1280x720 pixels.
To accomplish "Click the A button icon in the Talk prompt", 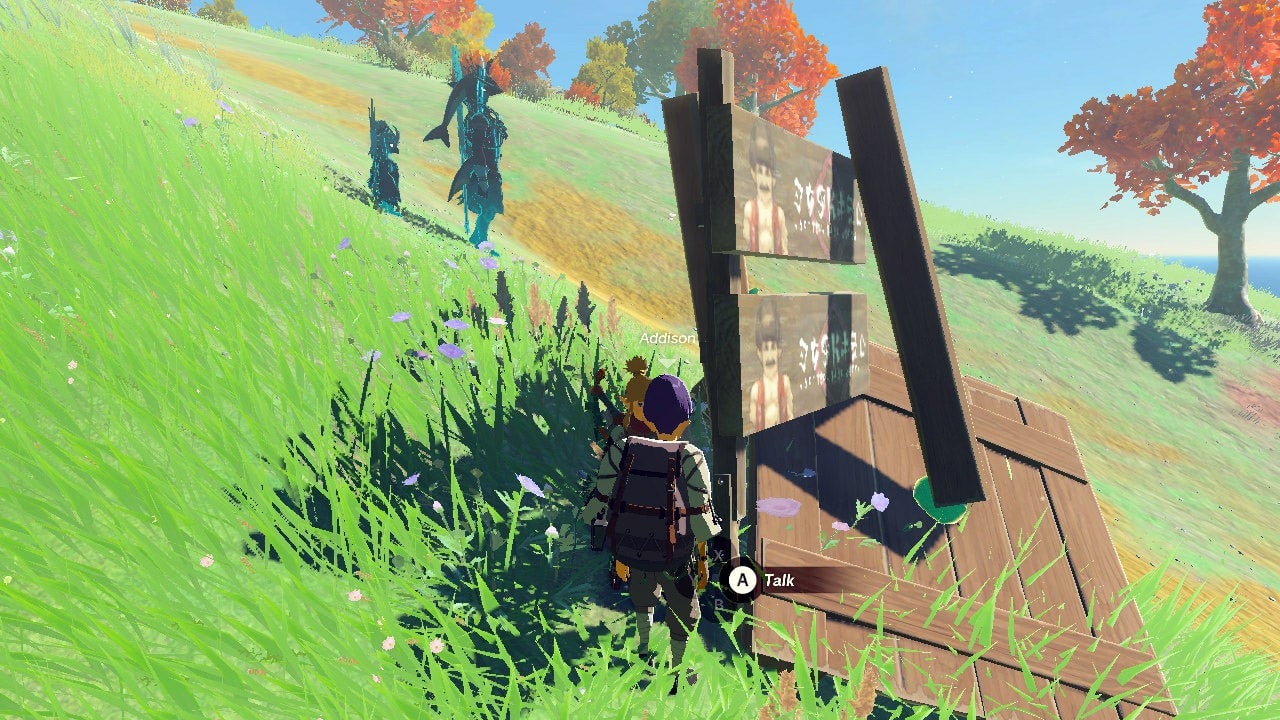I will [x=743, y=578].
